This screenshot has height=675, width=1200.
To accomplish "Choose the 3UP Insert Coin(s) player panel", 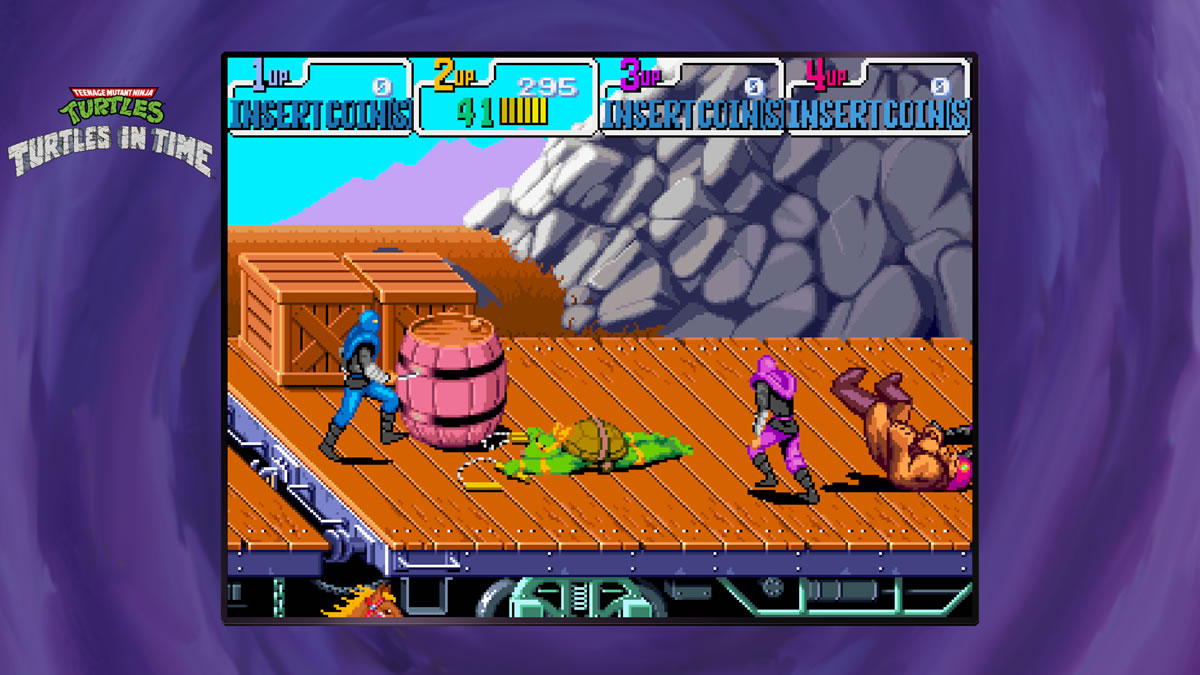I will point(692,97).
